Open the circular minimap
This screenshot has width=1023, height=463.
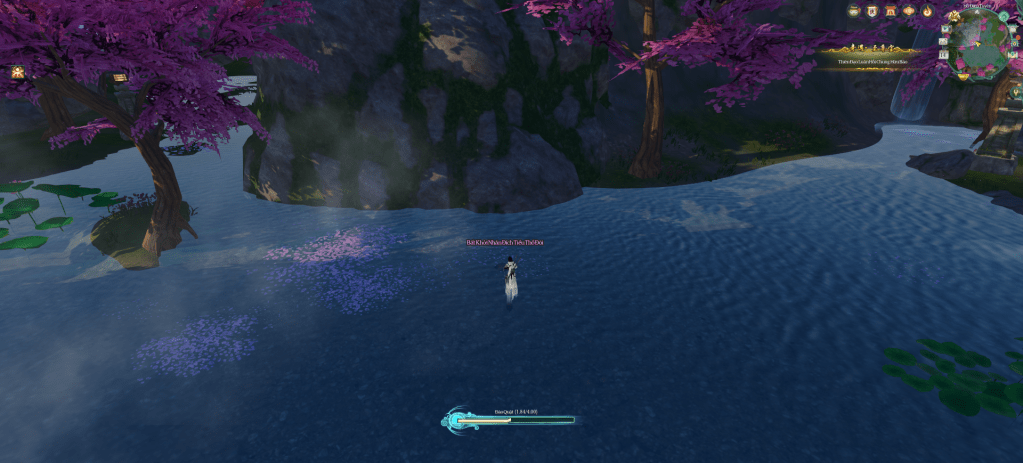click(x=979, y=42)
